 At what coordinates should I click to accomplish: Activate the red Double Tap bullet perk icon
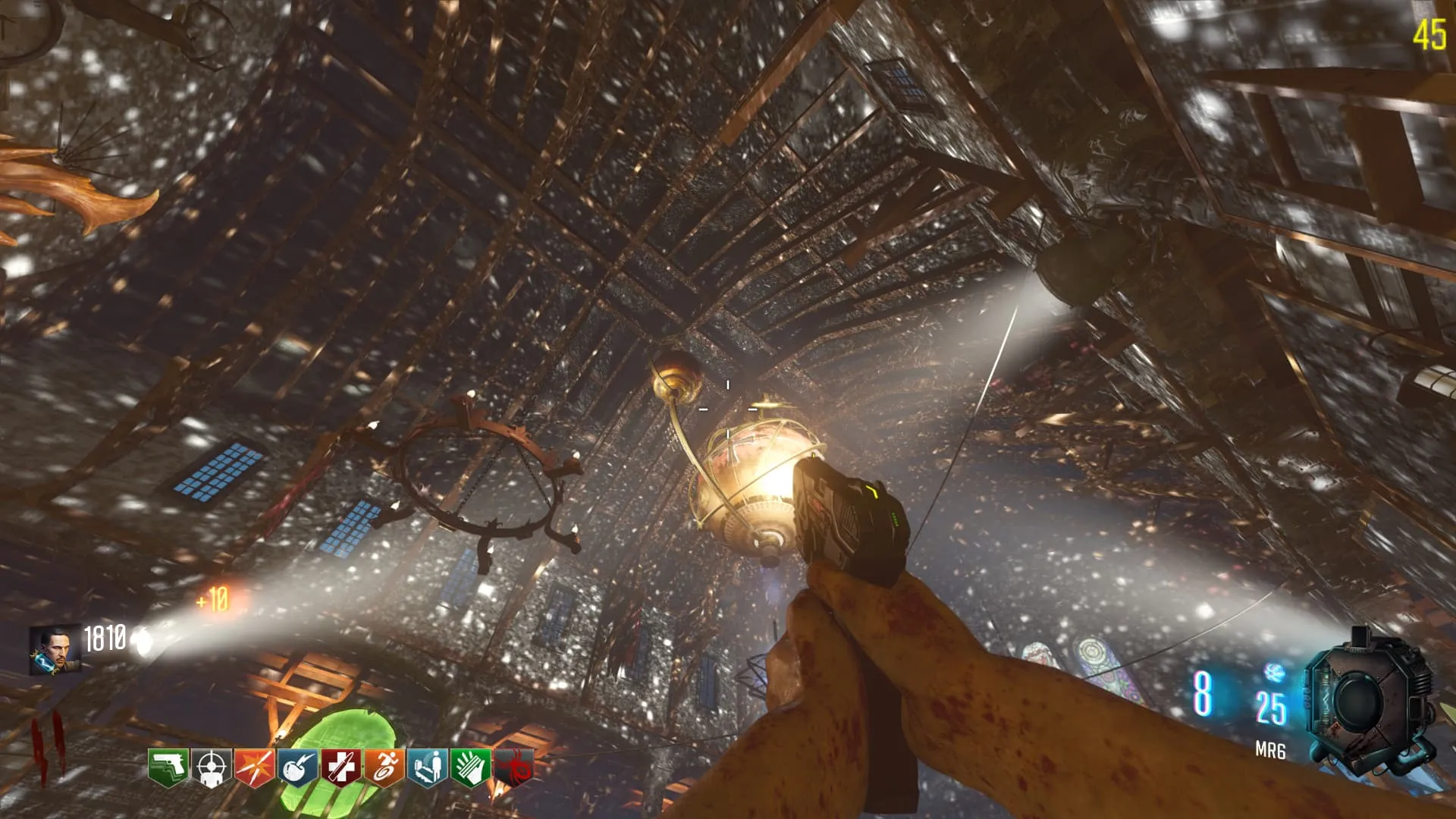tap(254, 768)
